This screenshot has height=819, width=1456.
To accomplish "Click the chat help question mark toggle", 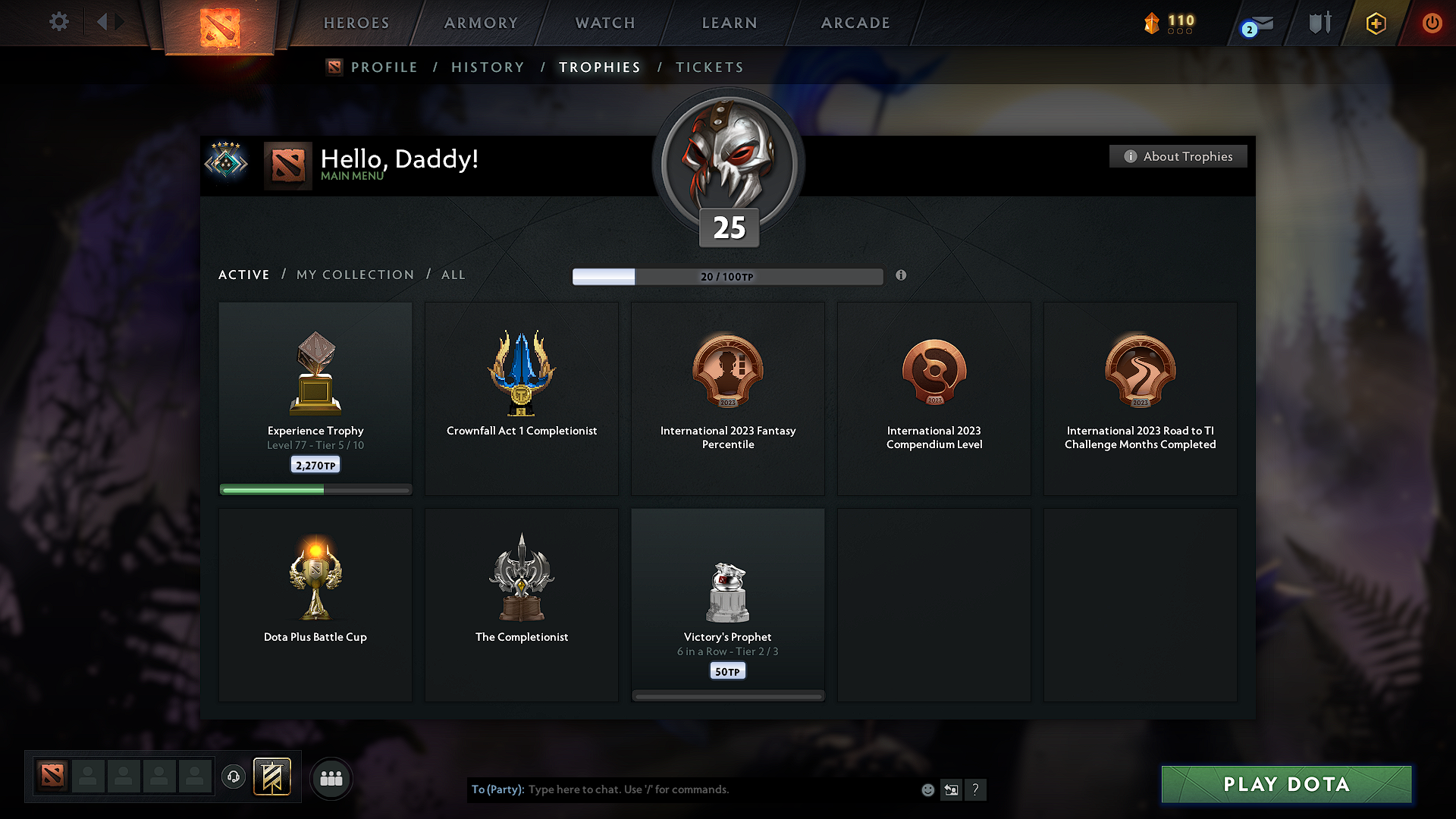I will tap(976, 789).
